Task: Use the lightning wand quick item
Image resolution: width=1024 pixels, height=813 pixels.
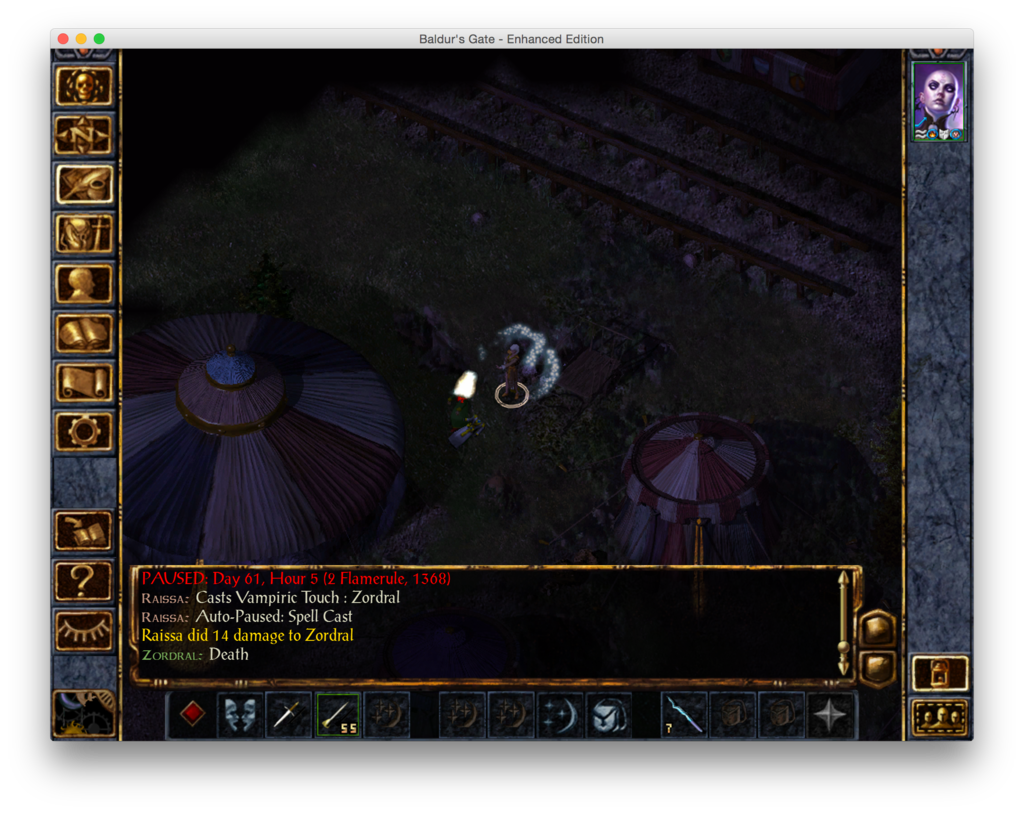Action: pos(684,715)
